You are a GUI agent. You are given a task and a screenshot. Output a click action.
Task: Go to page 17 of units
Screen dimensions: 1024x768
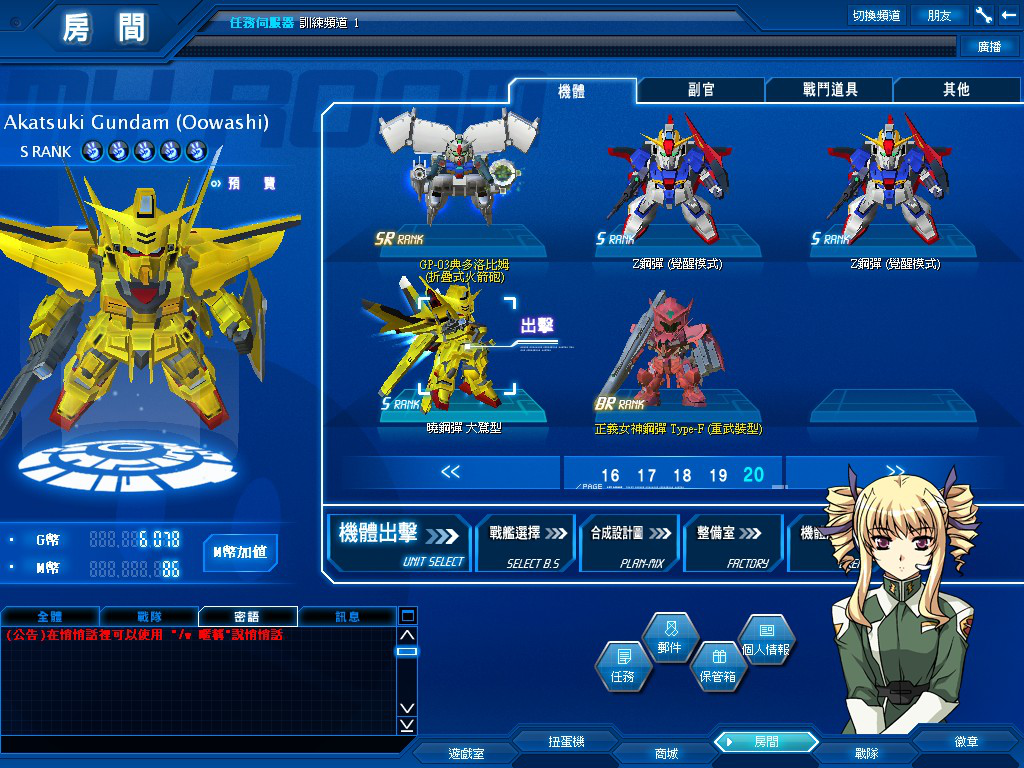point(647,475)
